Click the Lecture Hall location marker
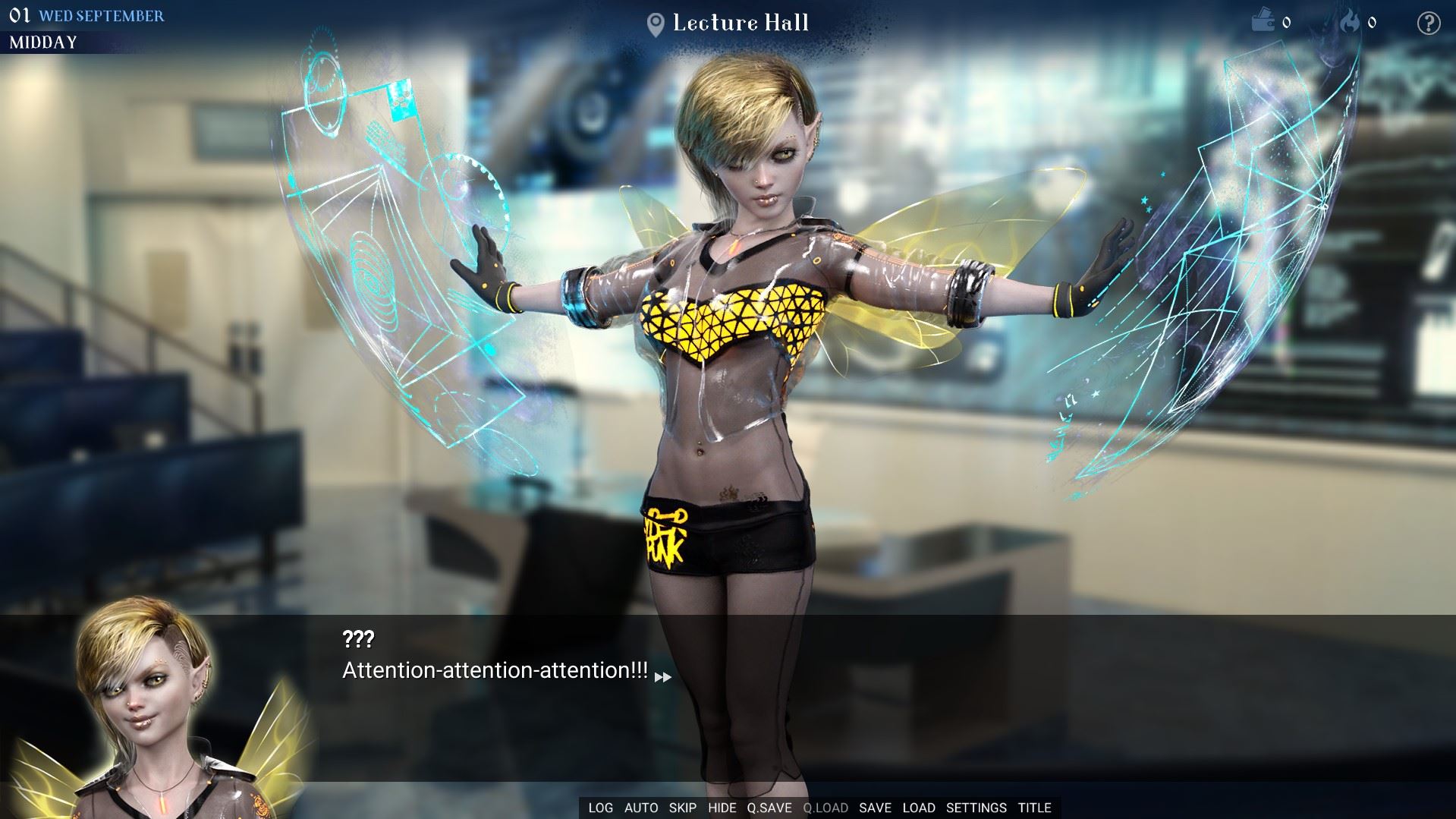This screenshot has height=819, width=1456. tap(656, 24)
